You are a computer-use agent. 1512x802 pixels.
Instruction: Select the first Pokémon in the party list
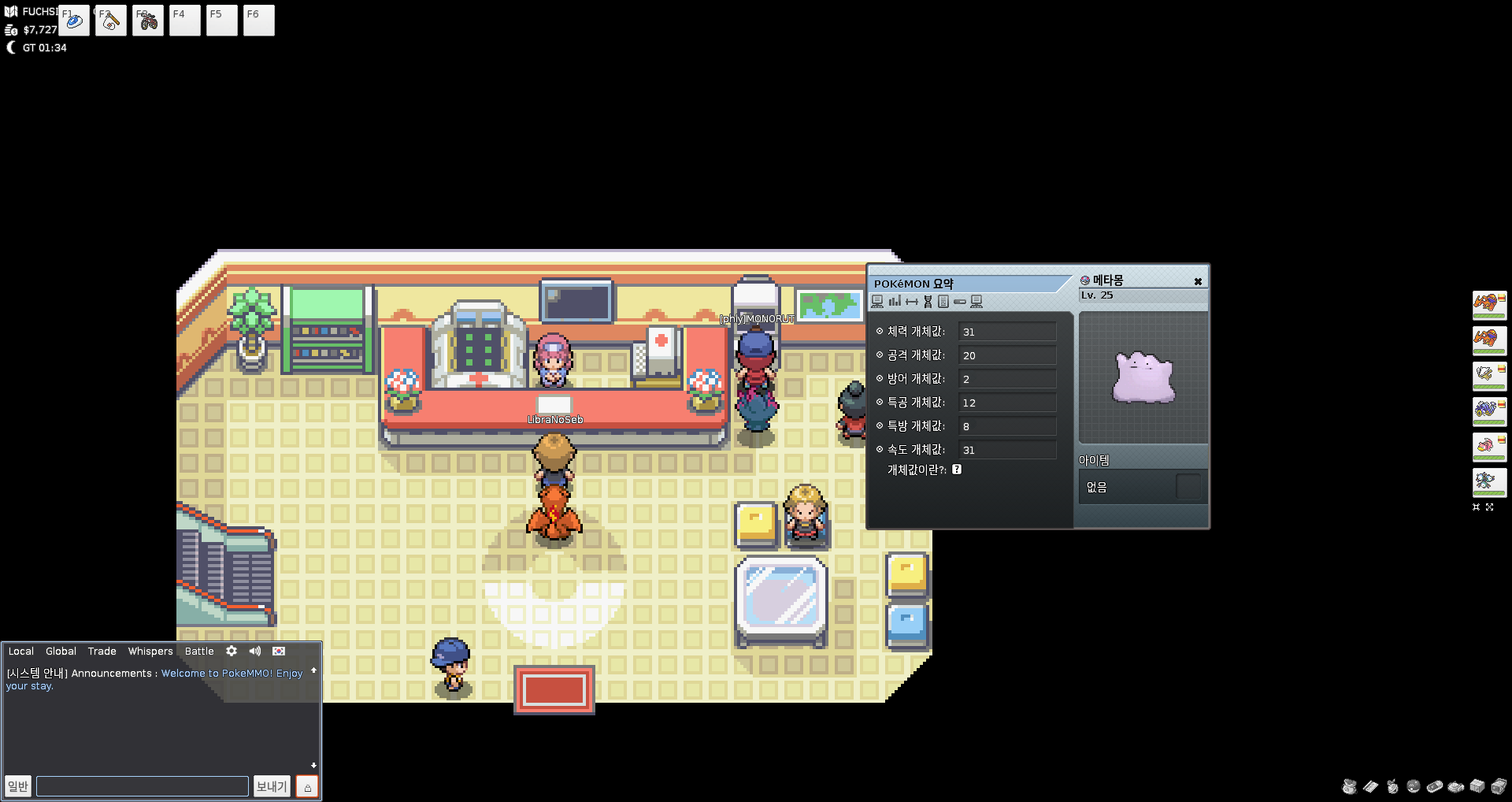click(1489, 306)
